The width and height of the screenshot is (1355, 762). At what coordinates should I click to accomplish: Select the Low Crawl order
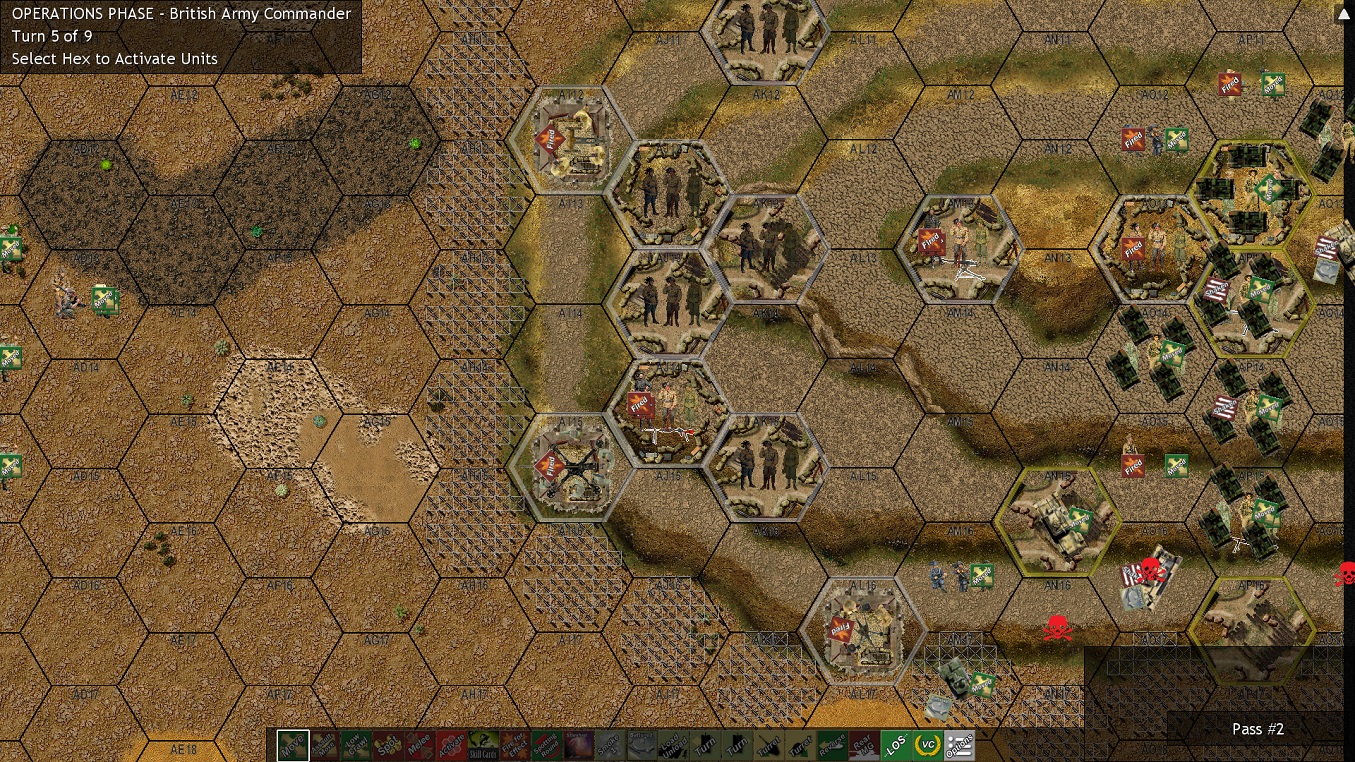point(356,746)
